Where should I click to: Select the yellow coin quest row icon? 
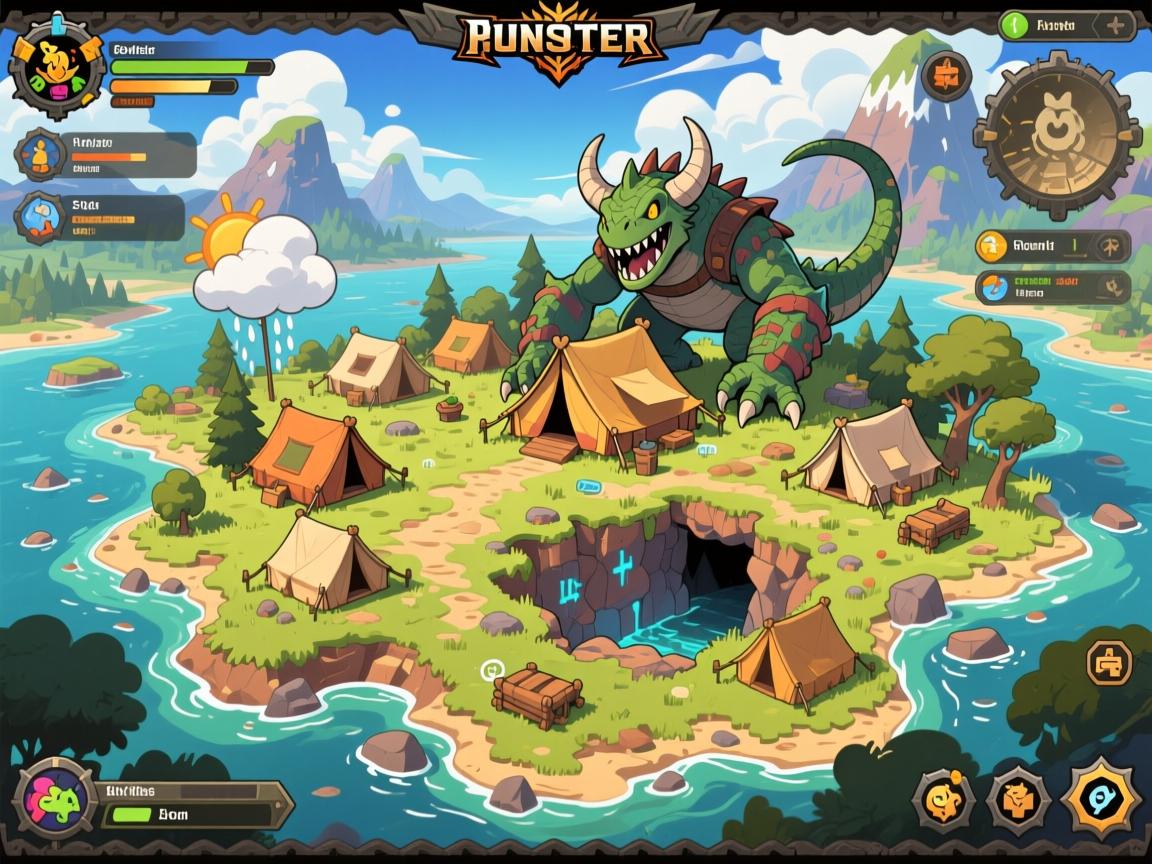[992, 245]
